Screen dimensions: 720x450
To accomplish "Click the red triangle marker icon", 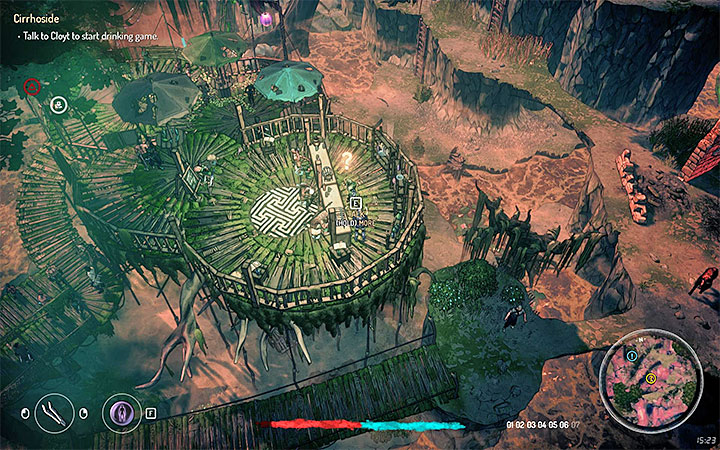I will click(x=32, y=86).
